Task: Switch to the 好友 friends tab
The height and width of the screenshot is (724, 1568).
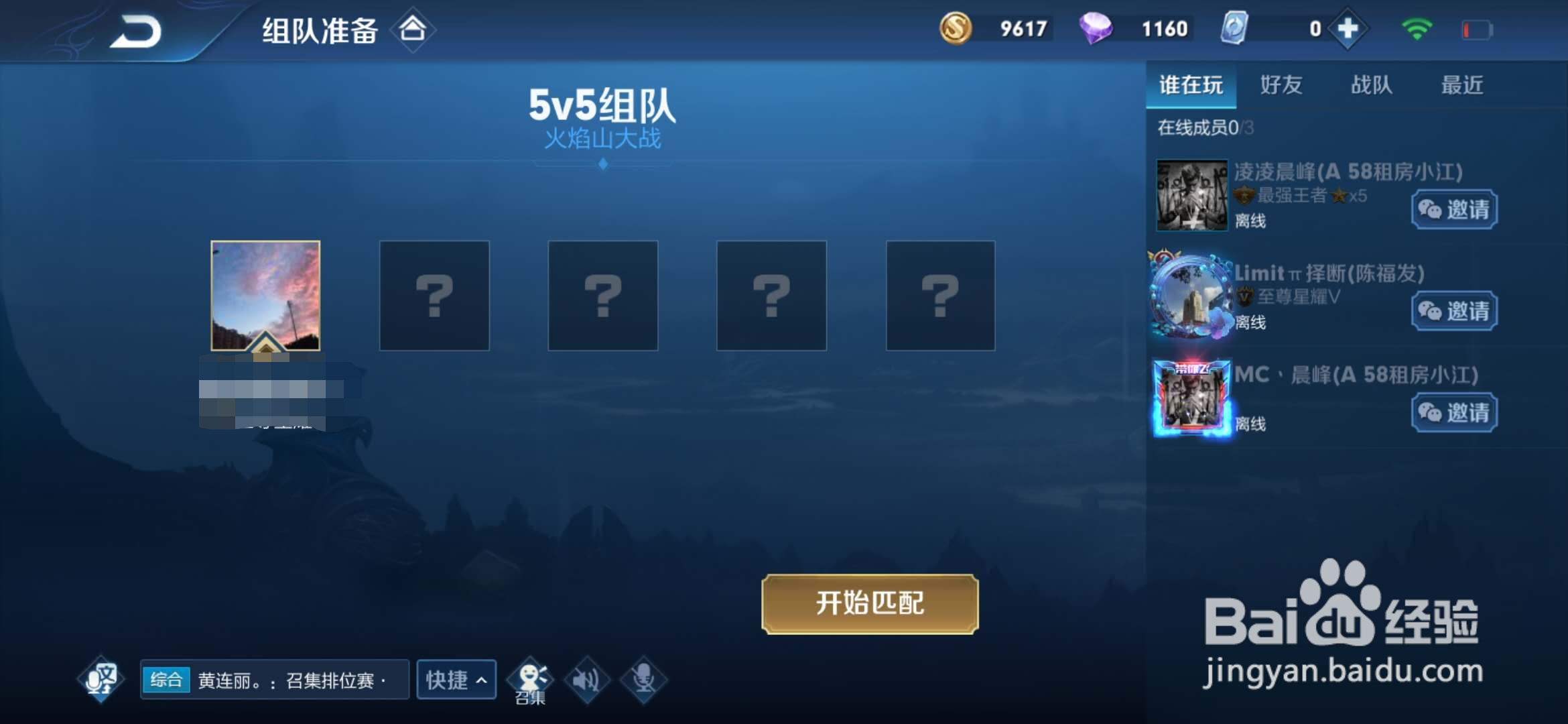Action: click(x=1281, y=85)
